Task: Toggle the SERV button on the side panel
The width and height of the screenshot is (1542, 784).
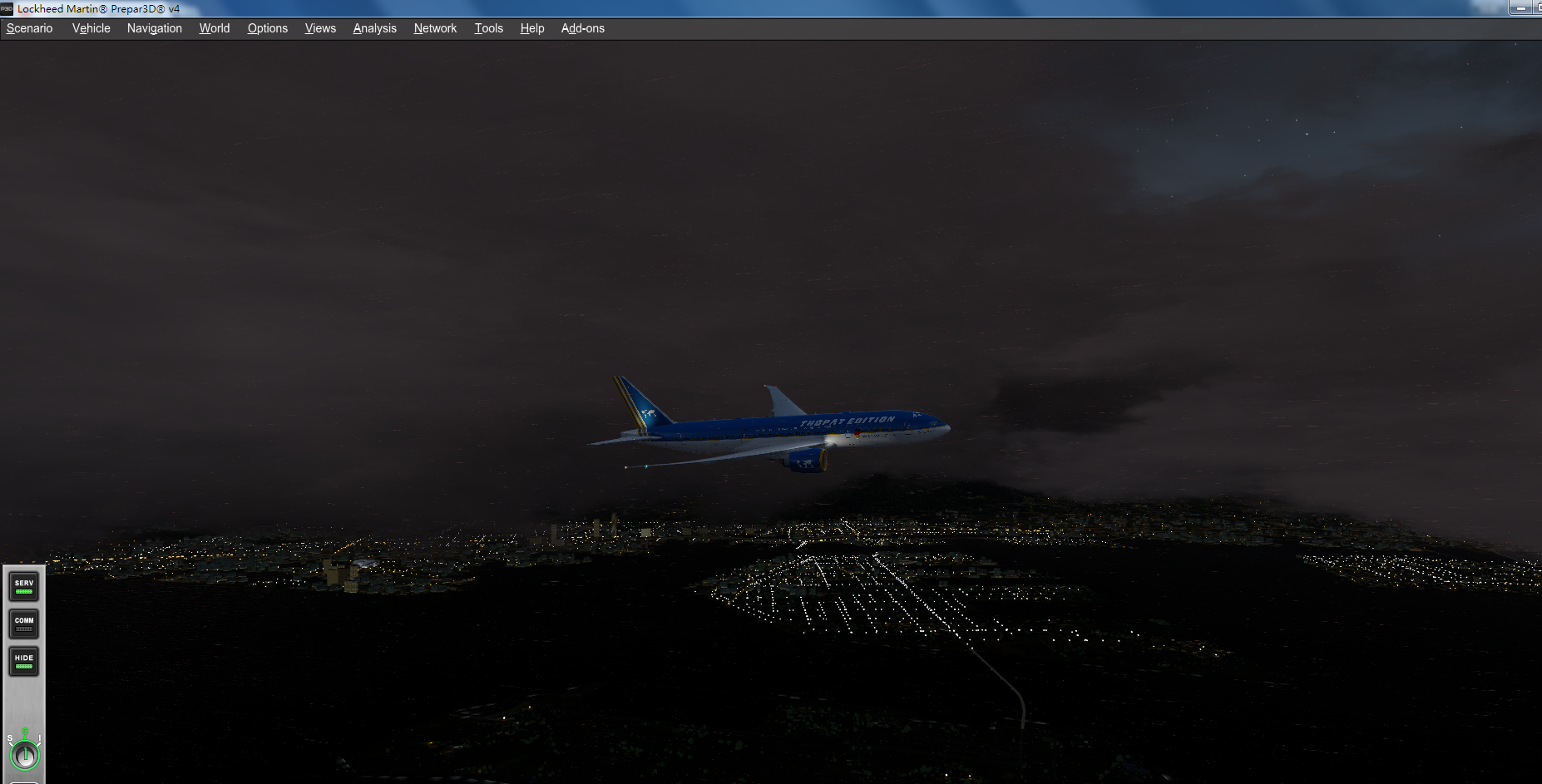Action: tap(22, 585)
